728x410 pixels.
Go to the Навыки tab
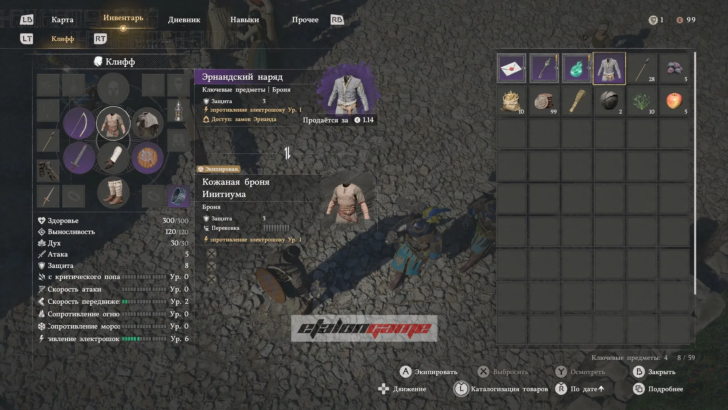coord(244,19)
